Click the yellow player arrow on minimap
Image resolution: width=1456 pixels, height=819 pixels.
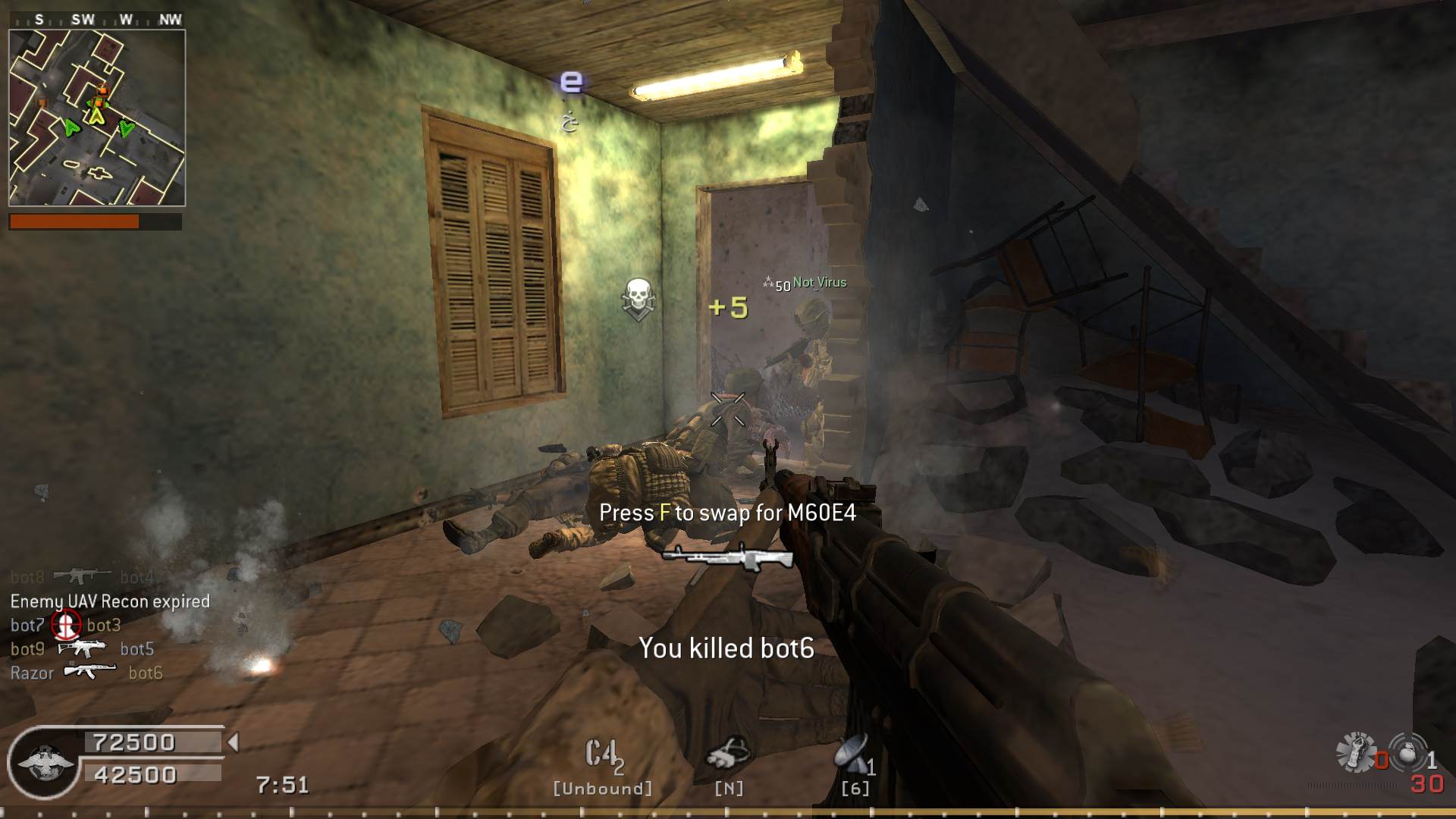[x=96, y=116]
